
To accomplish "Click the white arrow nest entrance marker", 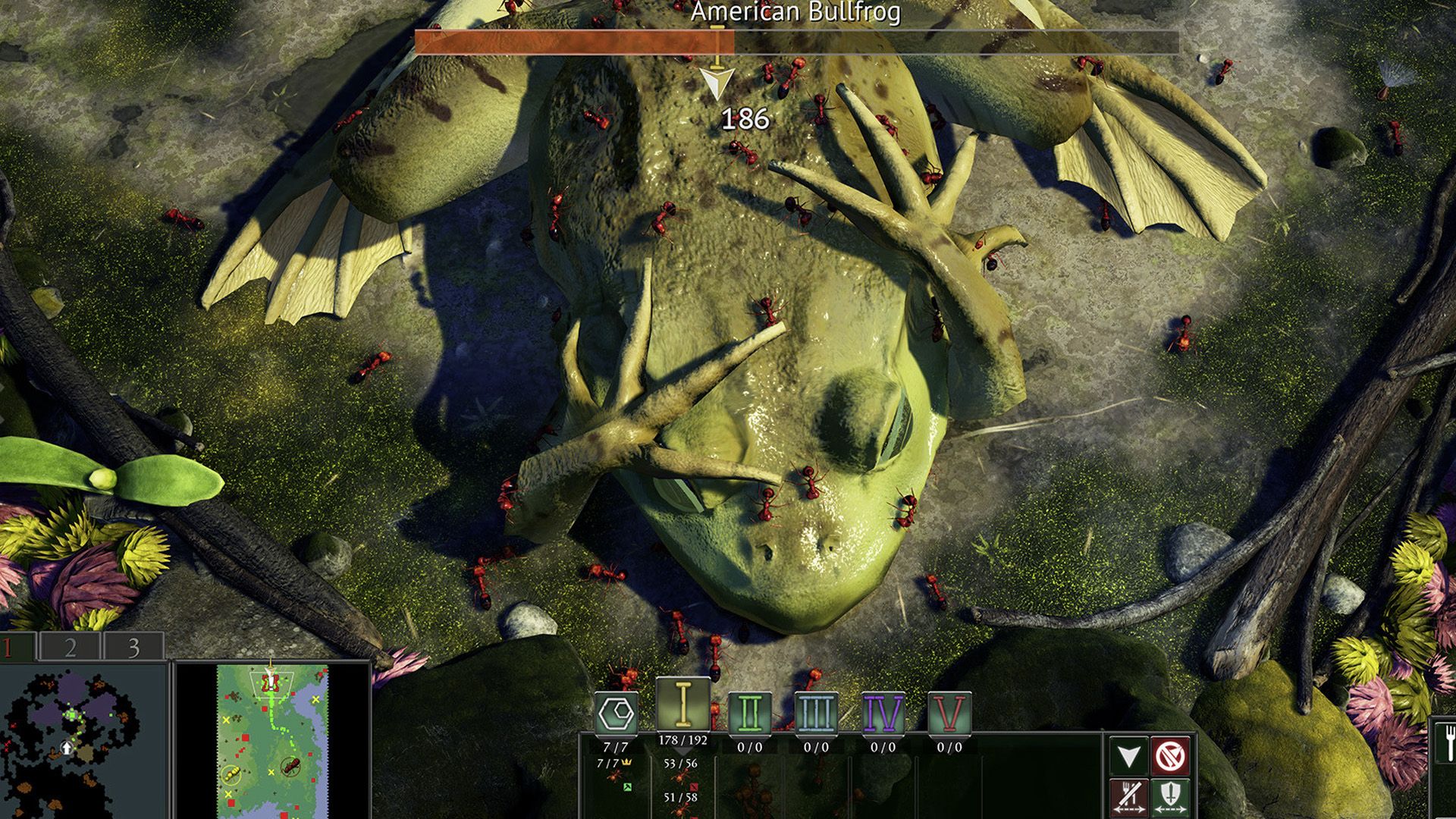I will (x=67, y=748).
